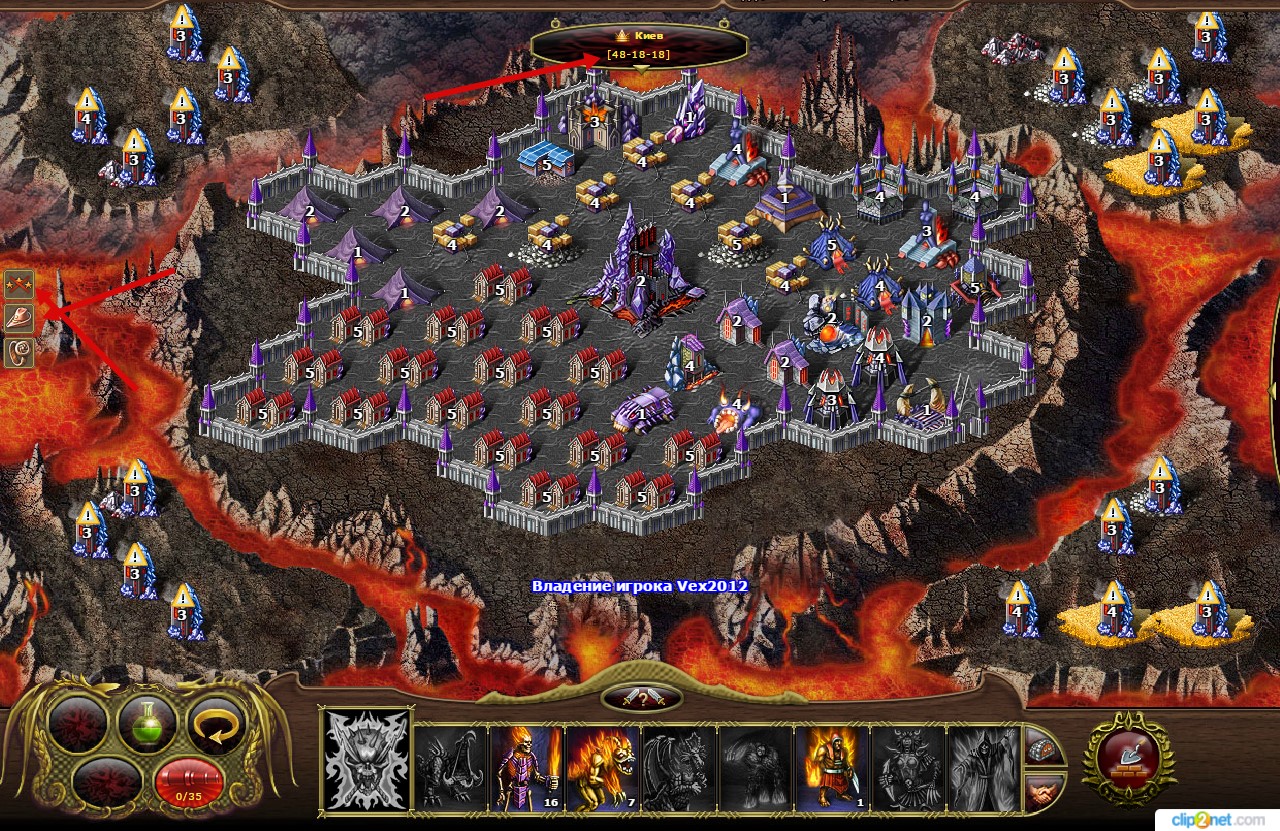Select the spiral horn icon button
The image size is (1280, 831).
(x=19, y=352)
